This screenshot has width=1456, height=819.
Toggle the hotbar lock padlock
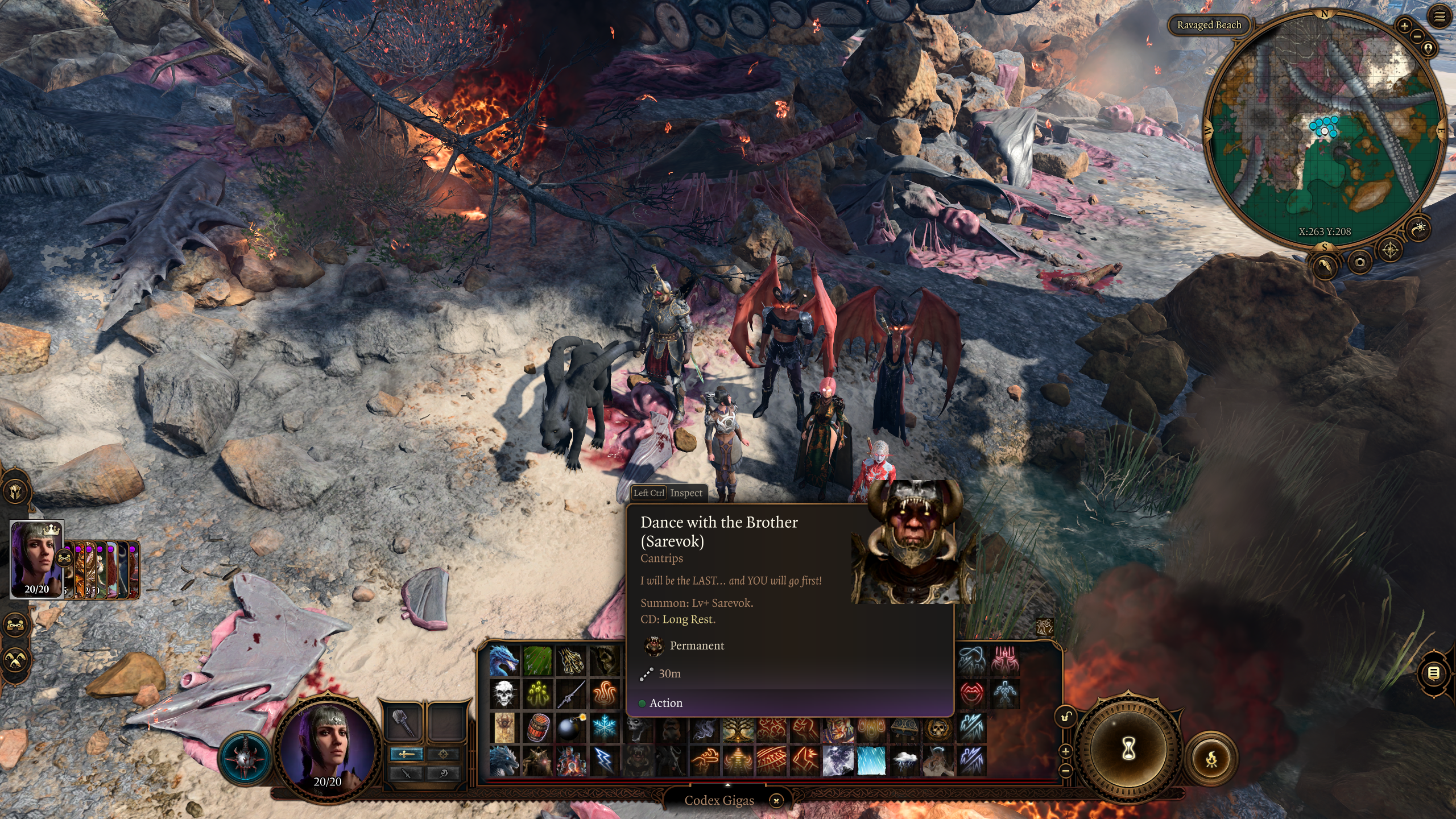point(1065,717)
